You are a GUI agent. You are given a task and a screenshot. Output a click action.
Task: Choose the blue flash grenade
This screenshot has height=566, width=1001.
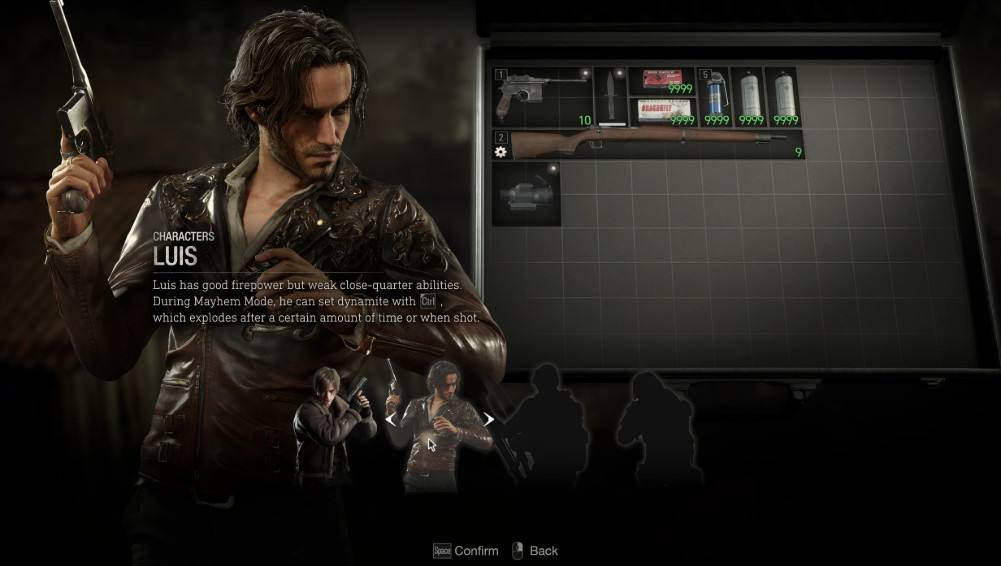714,96
